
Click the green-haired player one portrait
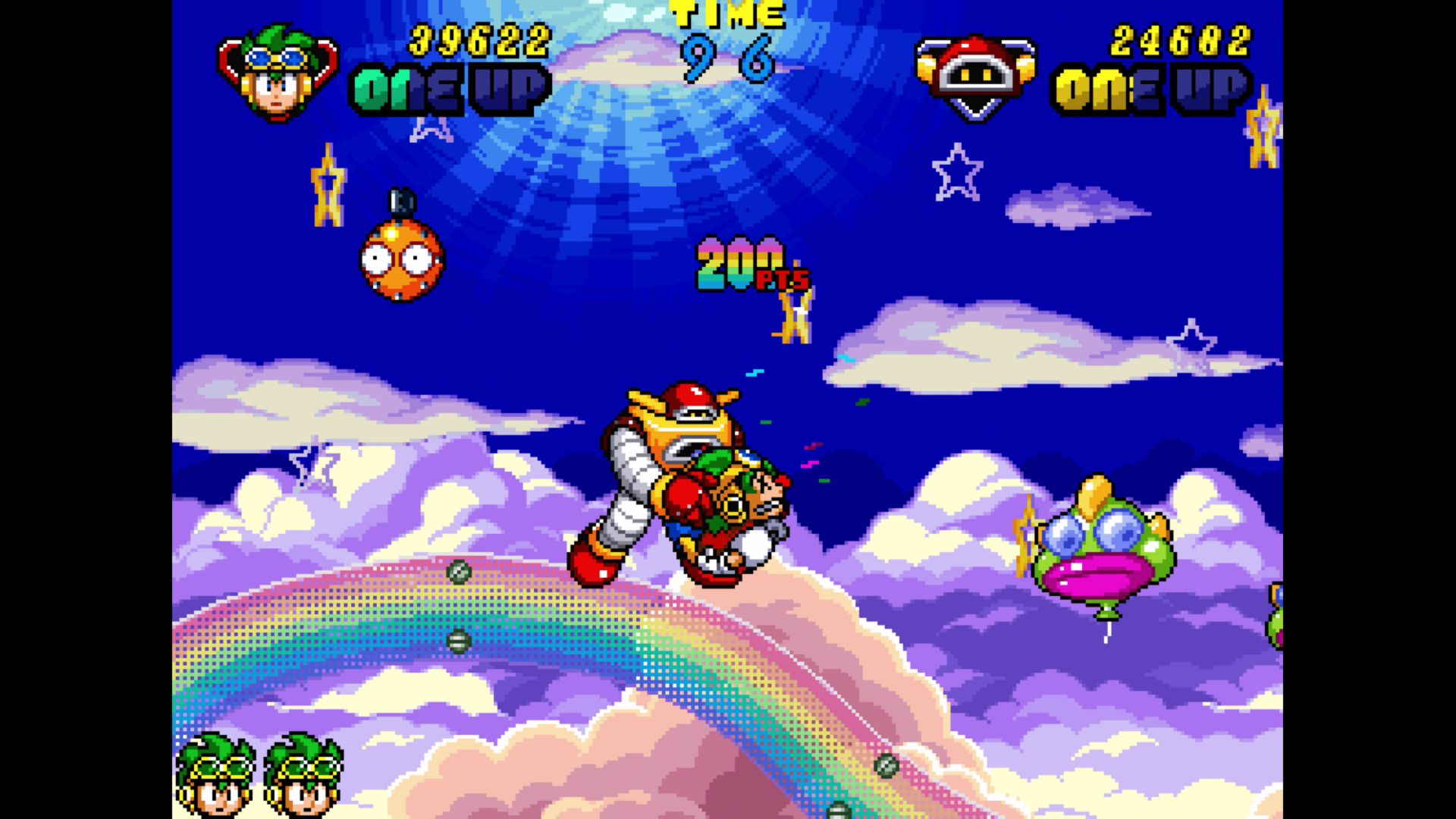[x=278, y=74]
